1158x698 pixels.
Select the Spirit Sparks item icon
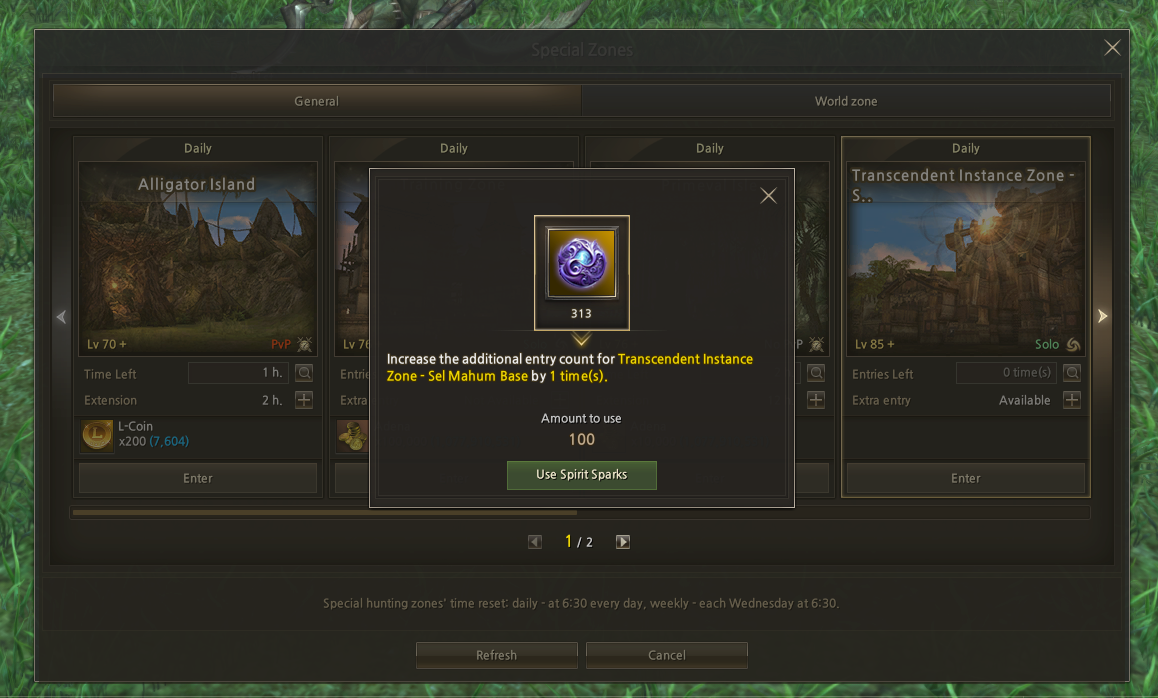(581, 262)
